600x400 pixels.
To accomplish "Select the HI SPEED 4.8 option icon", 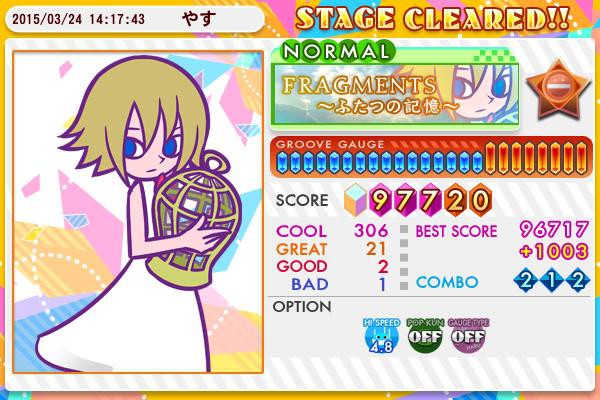I will pos(379,337).
